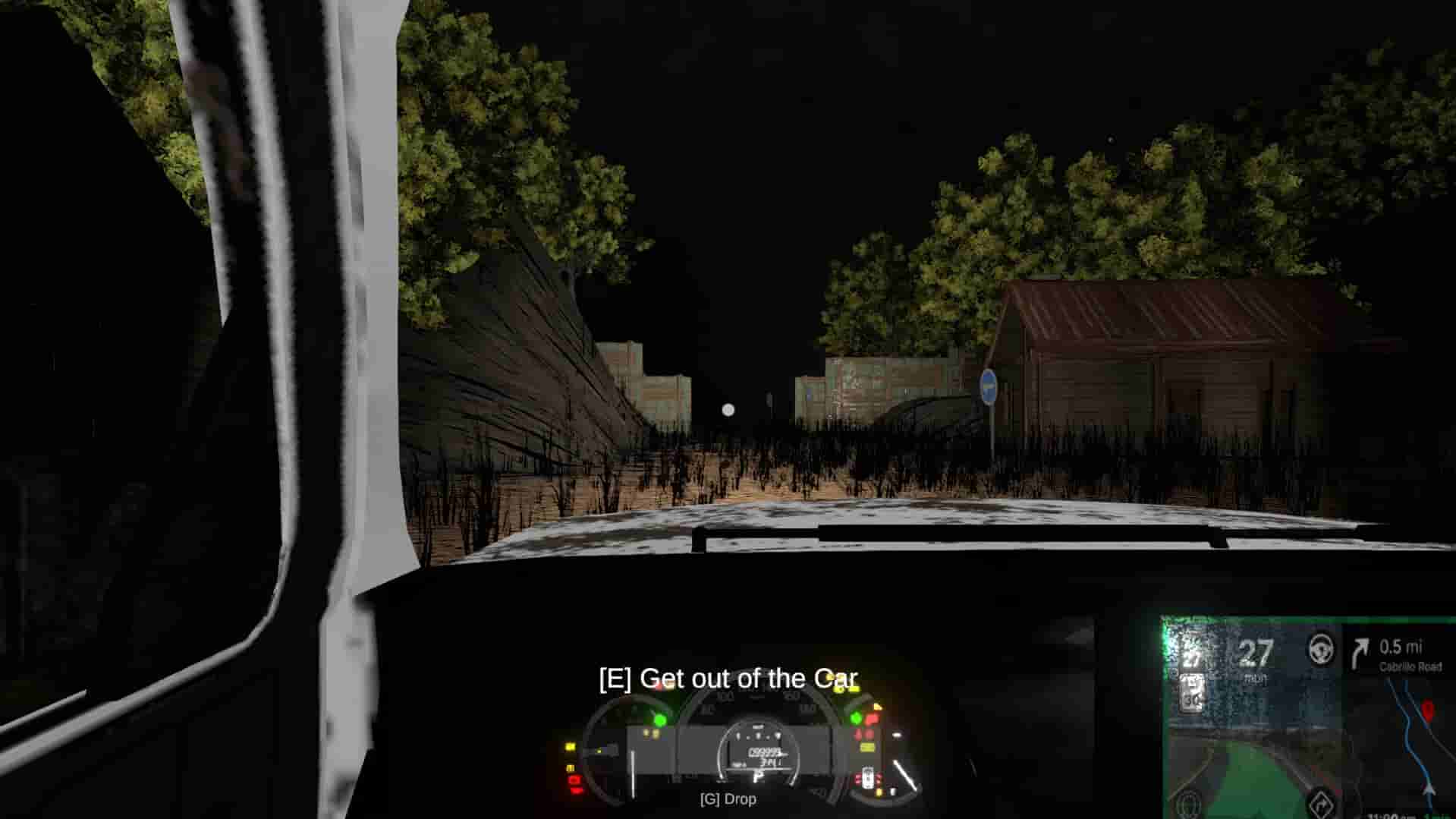Screen dimensions: 1456x819
Task: Click the [G] Drop prompt
Action: coord(728,799)
